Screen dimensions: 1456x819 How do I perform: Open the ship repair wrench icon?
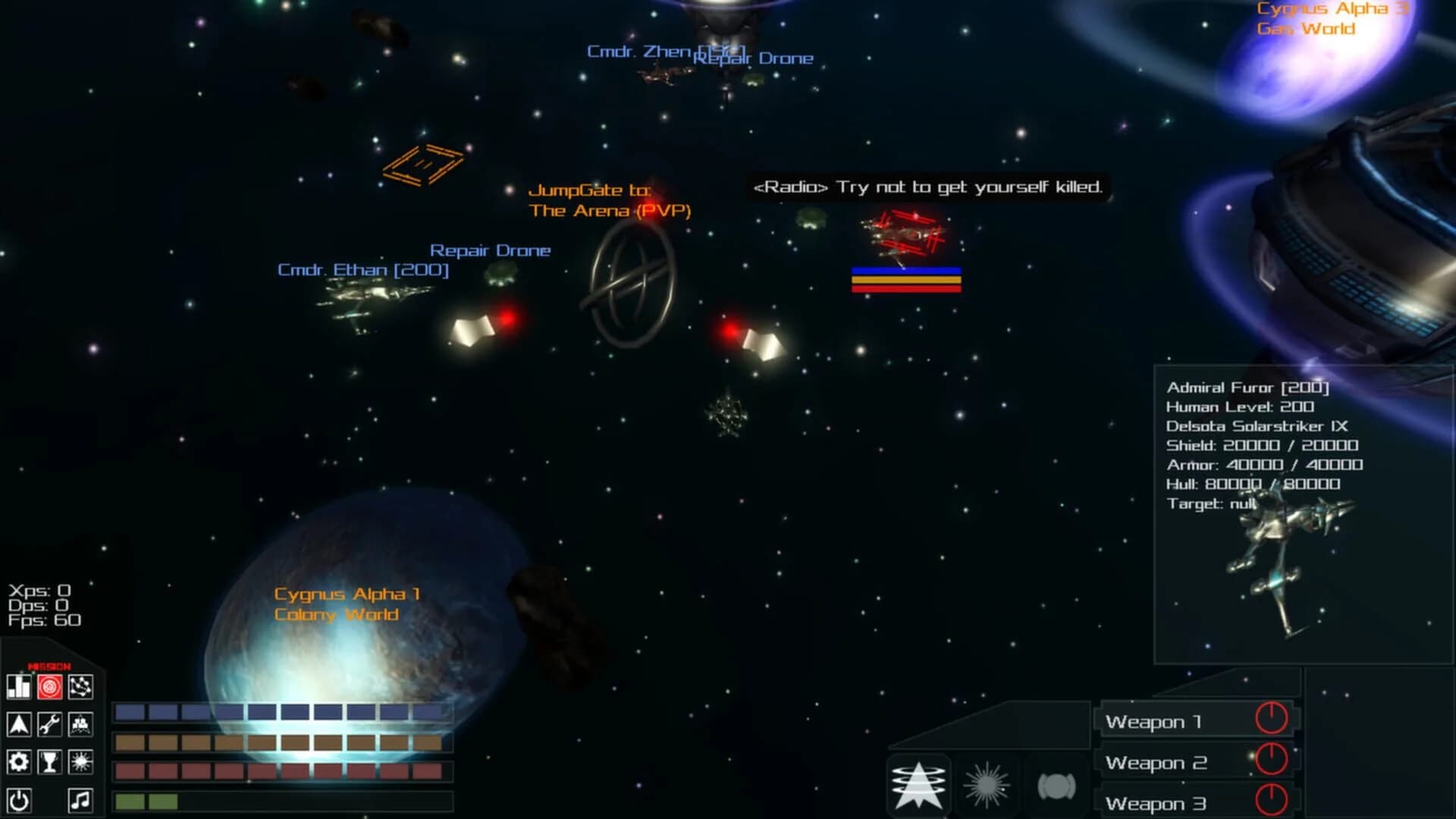(x=50, y=725)
